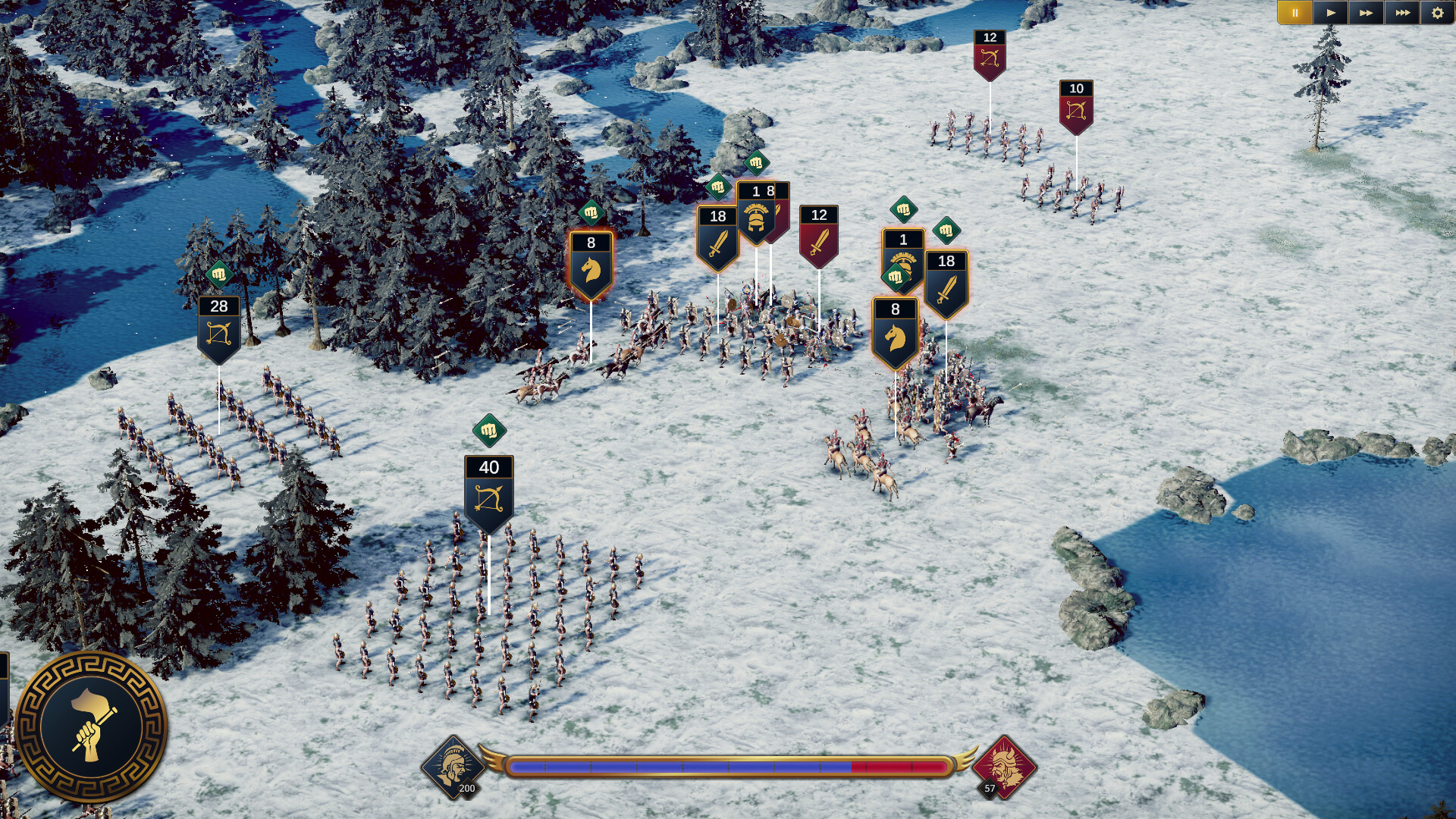Screen dimensions: 1456x819
Task: Set maximum speed with triple-arrow button
Action: pyautogui.click(x=1402, y=11)
